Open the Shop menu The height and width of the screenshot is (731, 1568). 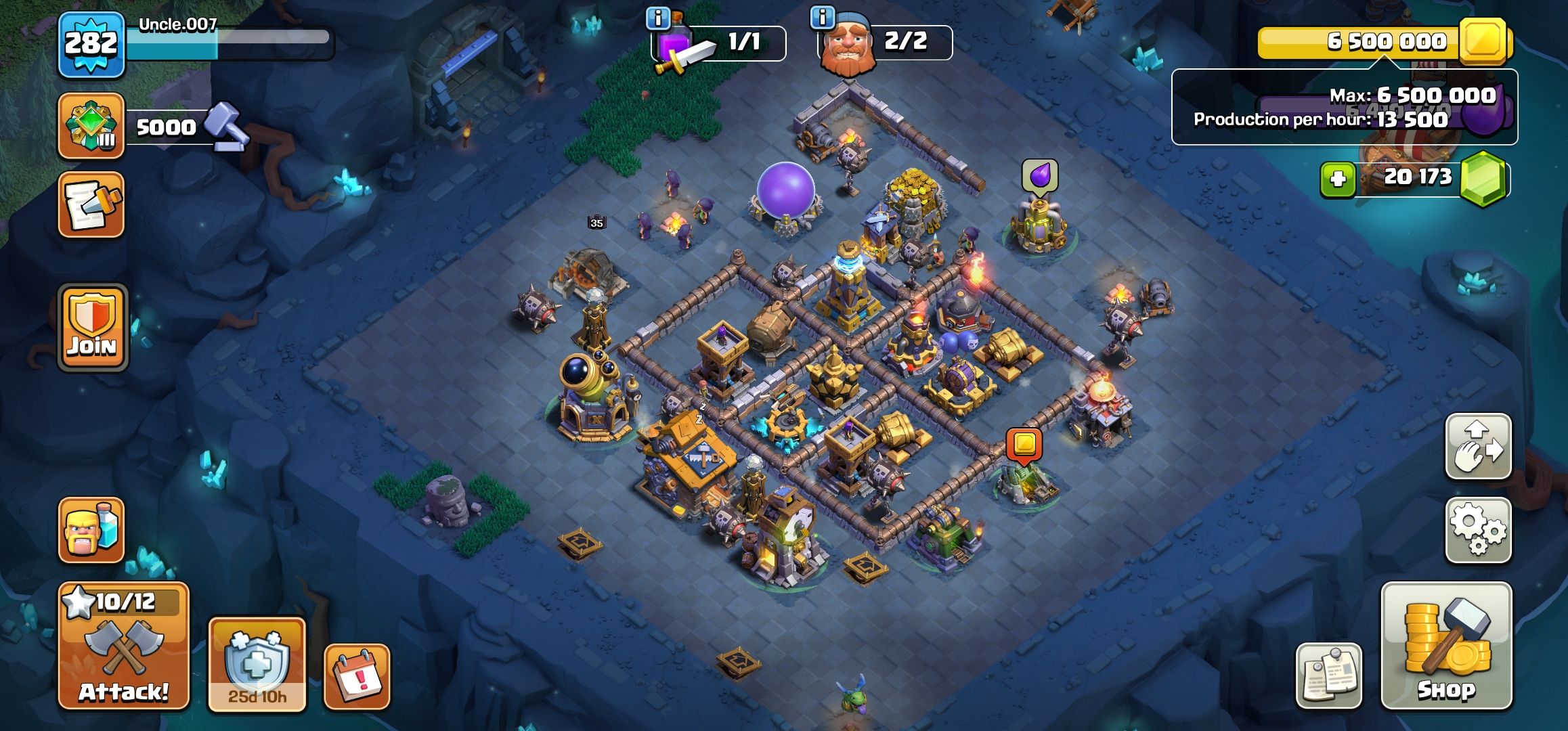[x=1446, y=645]
